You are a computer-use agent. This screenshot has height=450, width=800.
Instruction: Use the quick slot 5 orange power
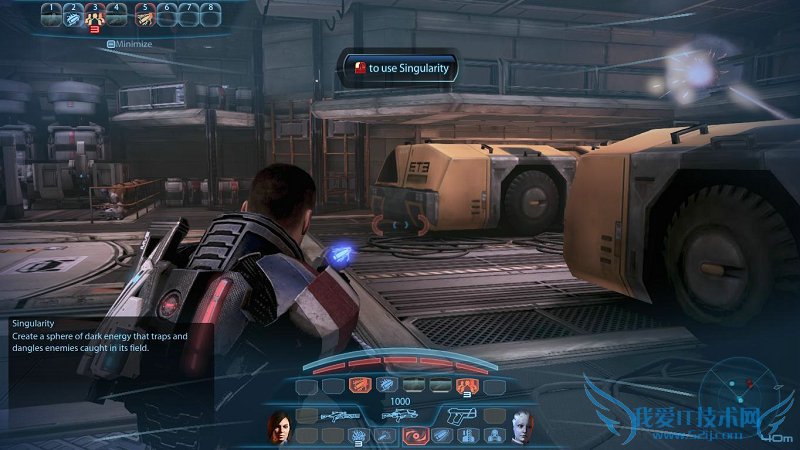tap(146, 16)
